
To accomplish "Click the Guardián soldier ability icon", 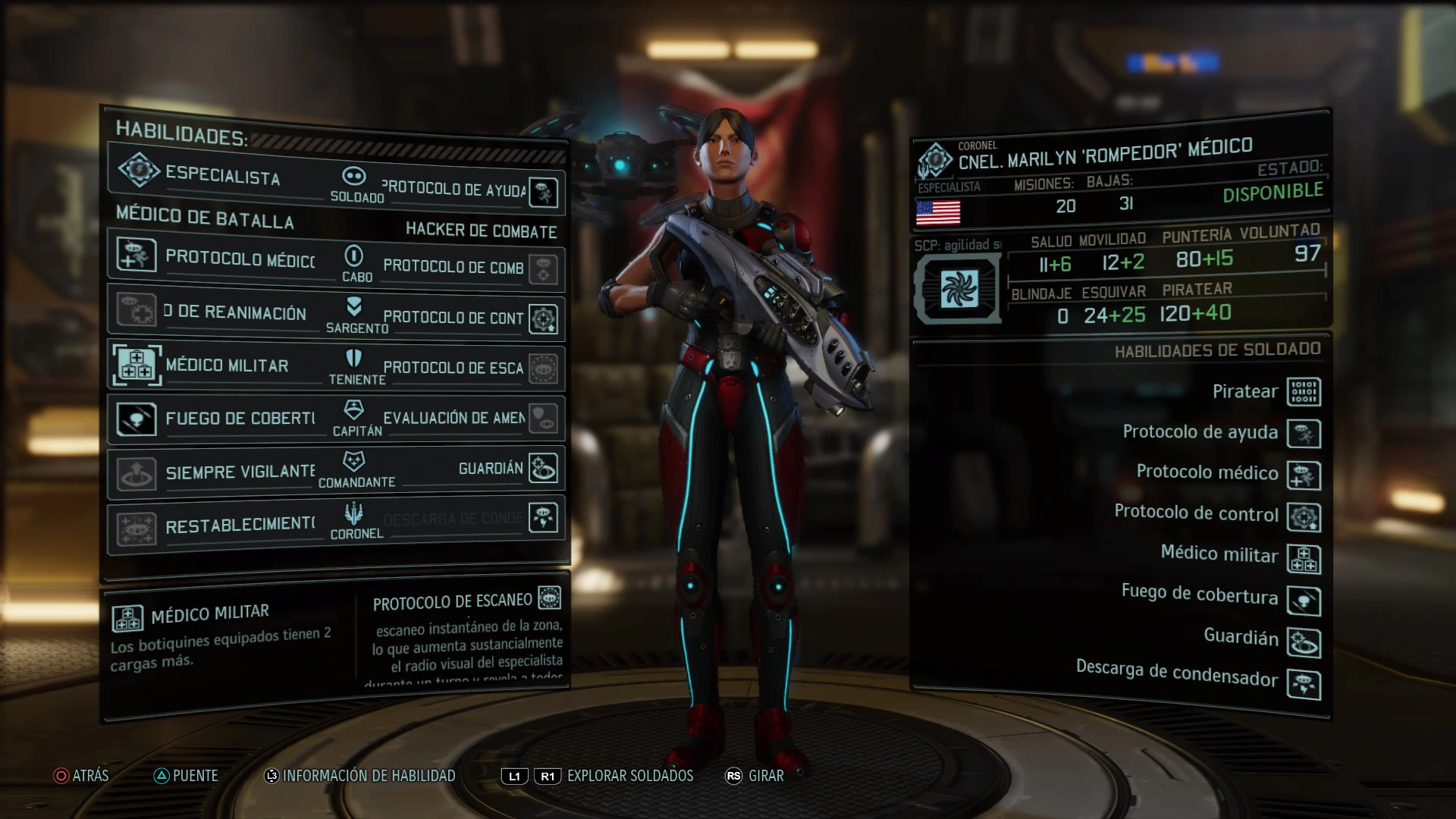I will point(1304,642).
